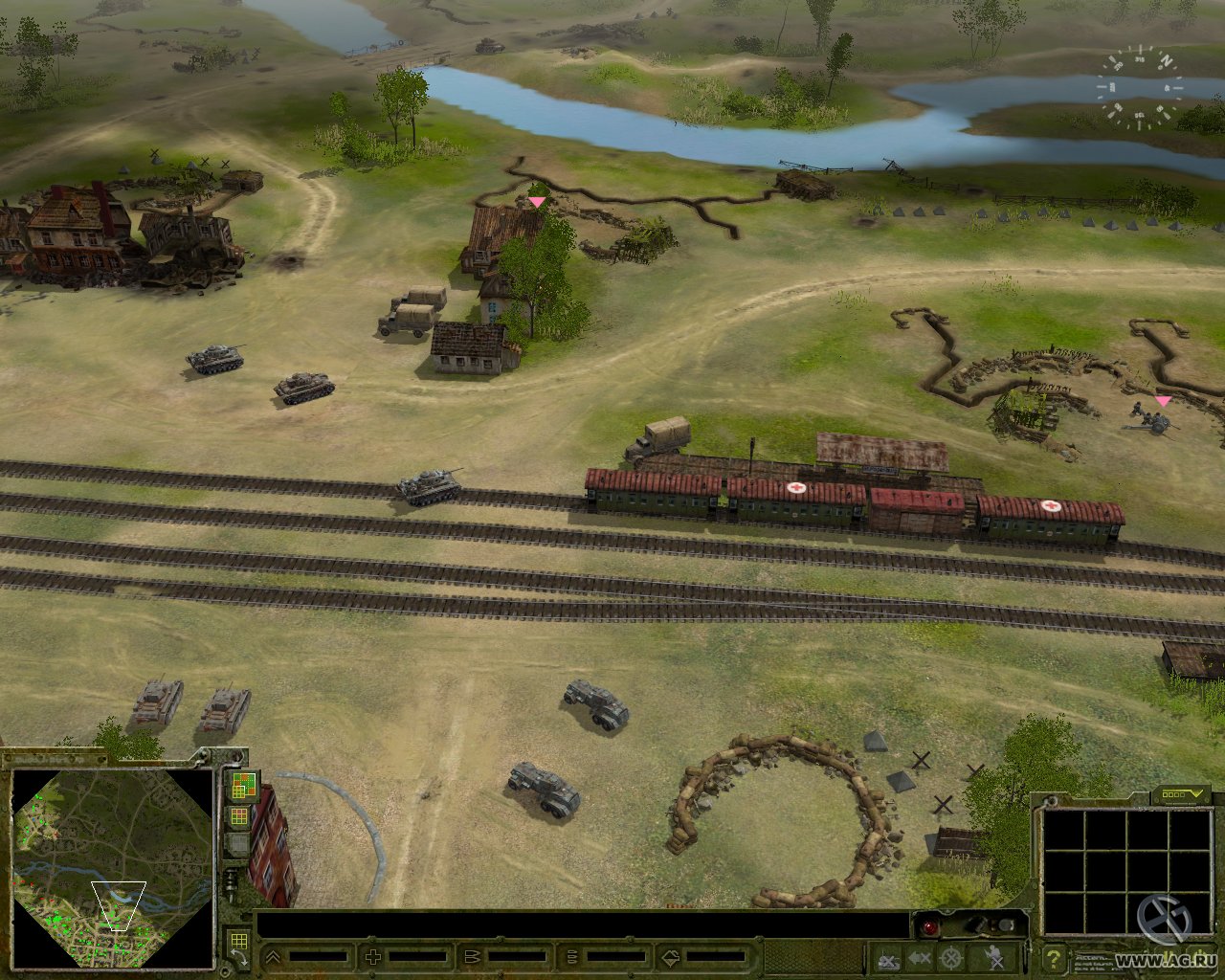Select the large multicolor grid minimap mode
The height and width of the screenshot is (980, 1225).
pos(242,786)
